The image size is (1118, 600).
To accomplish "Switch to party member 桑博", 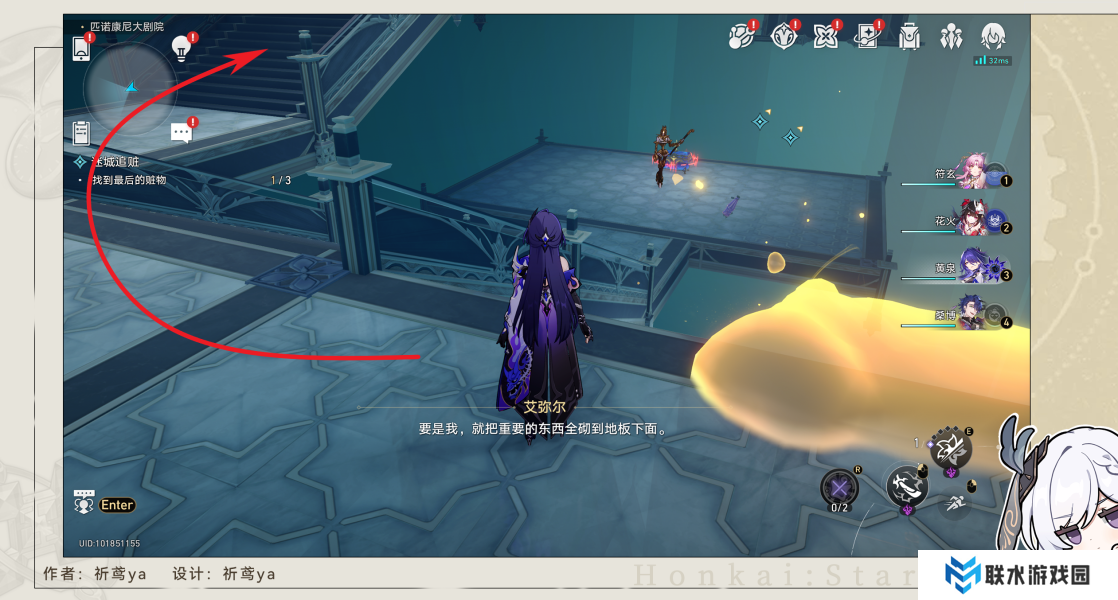I will click(972, 314).
